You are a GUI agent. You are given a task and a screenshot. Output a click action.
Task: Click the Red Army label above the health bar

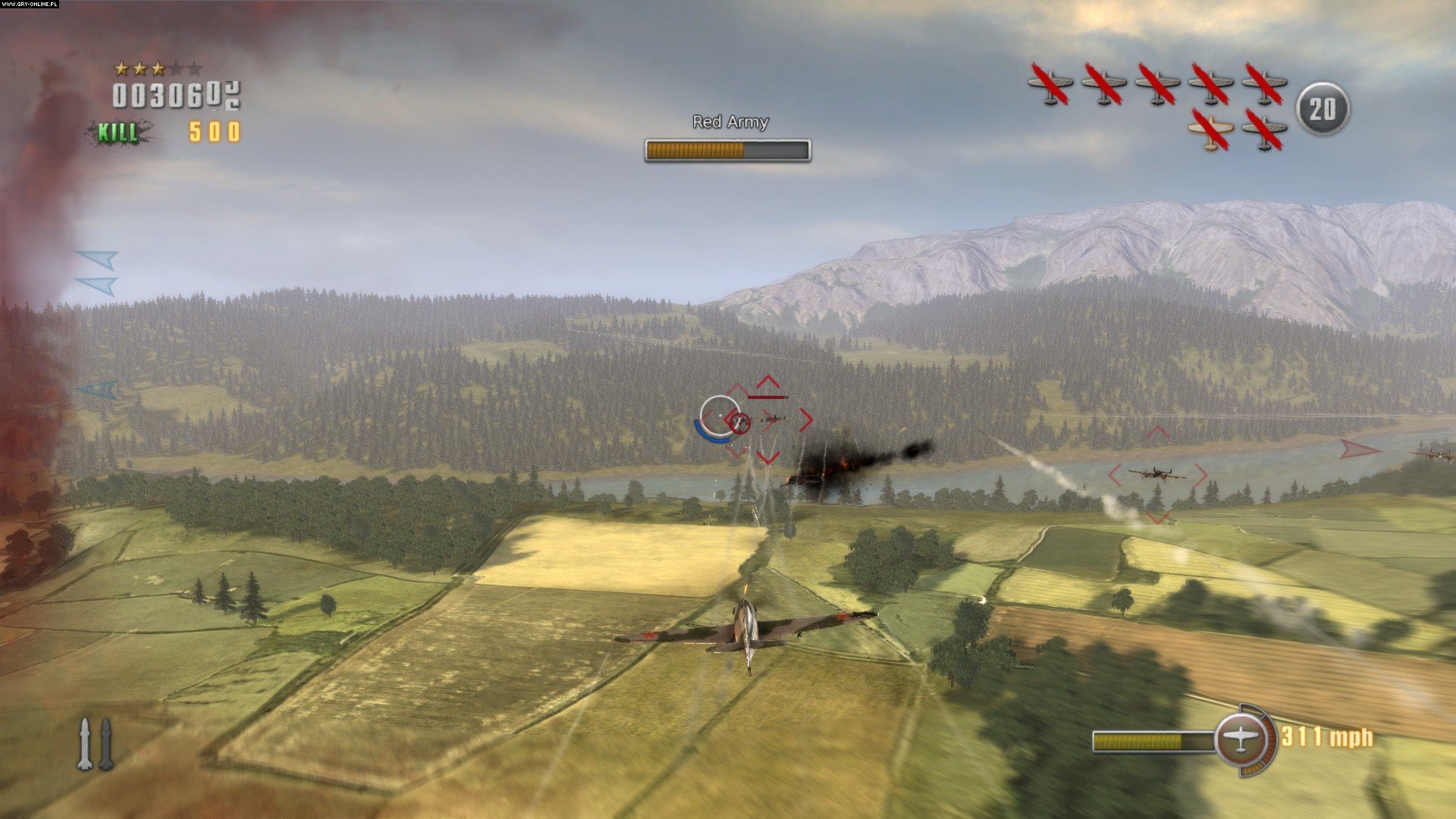[x=729, y=121]
